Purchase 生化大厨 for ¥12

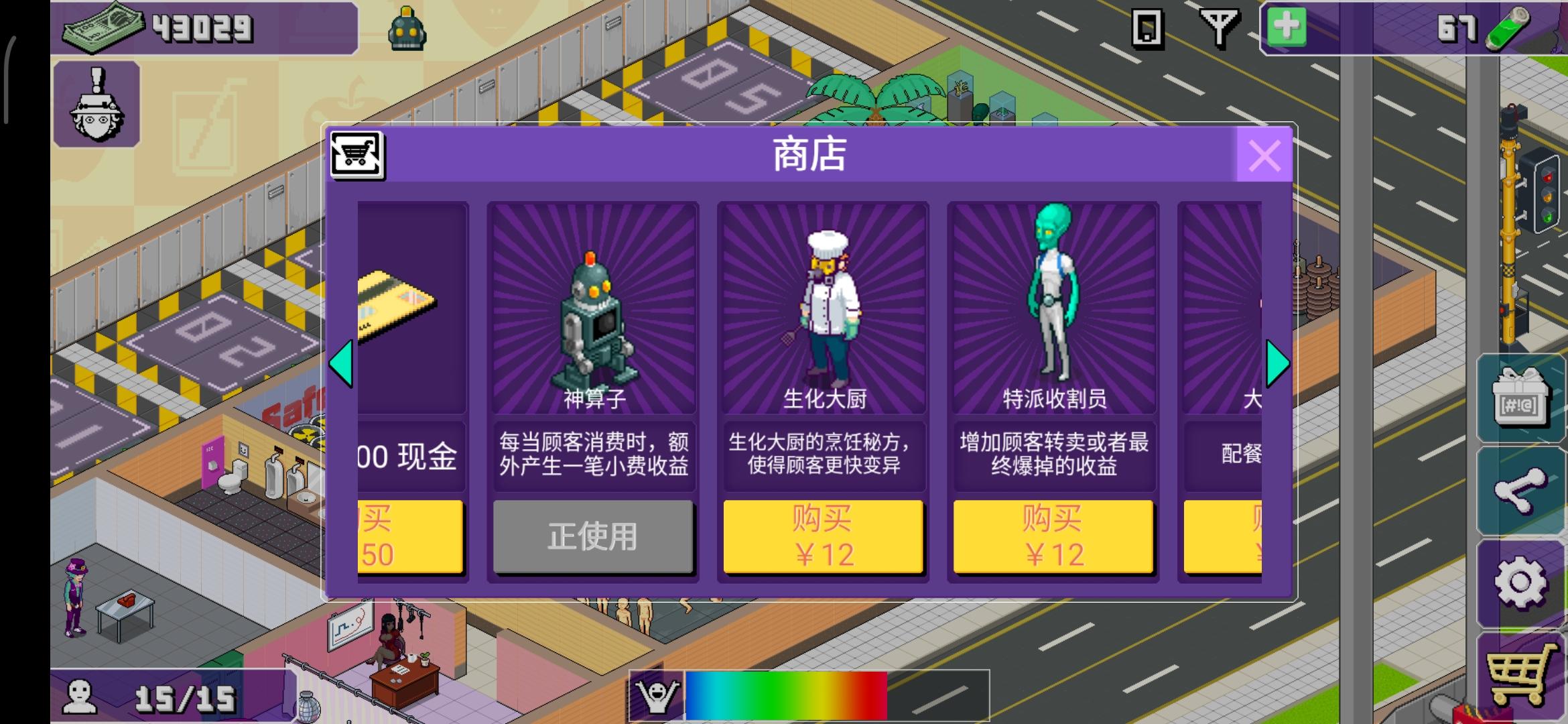[823, 536]
